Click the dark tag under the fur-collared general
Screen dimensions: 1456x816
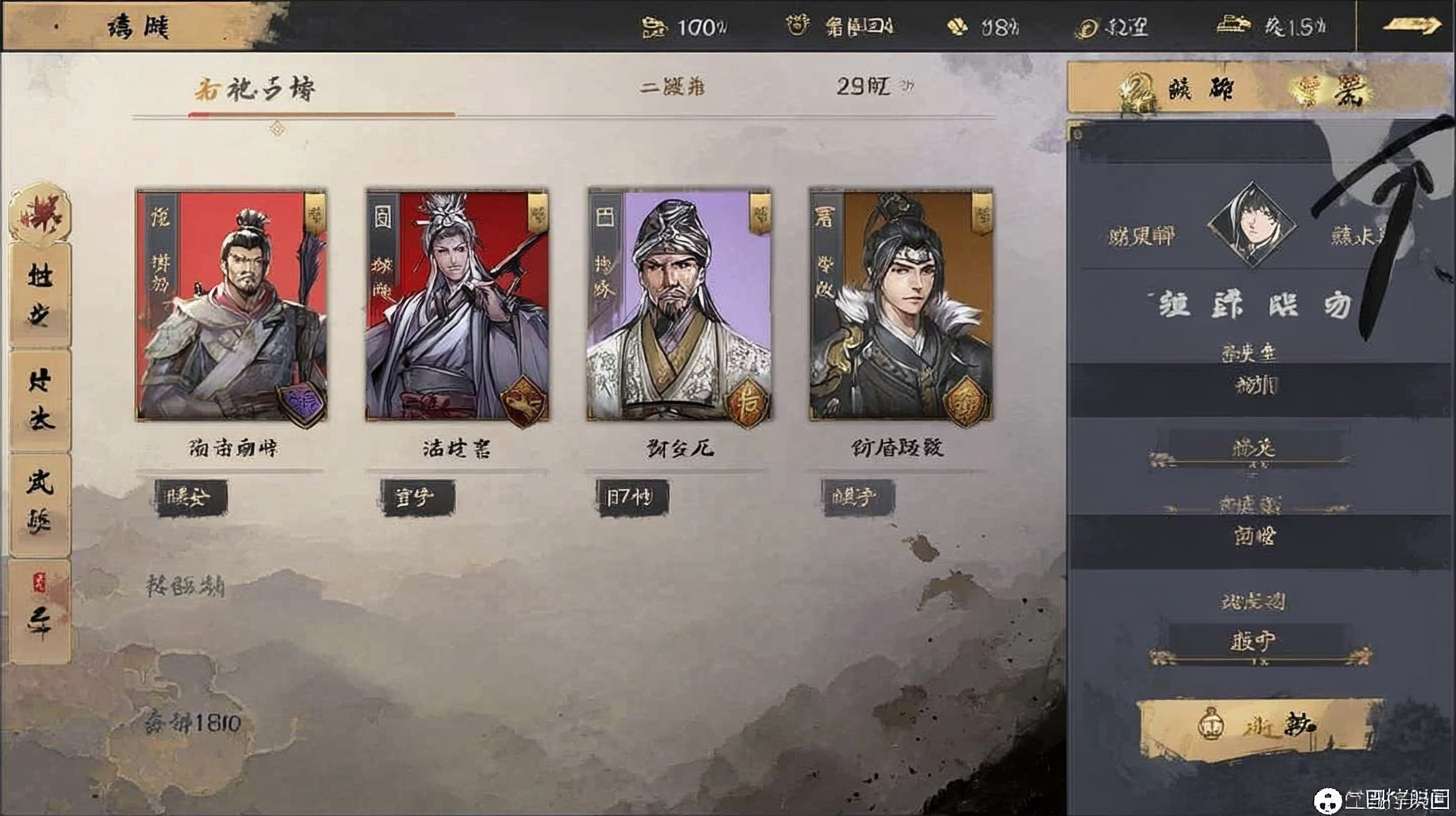click(857, 497)
